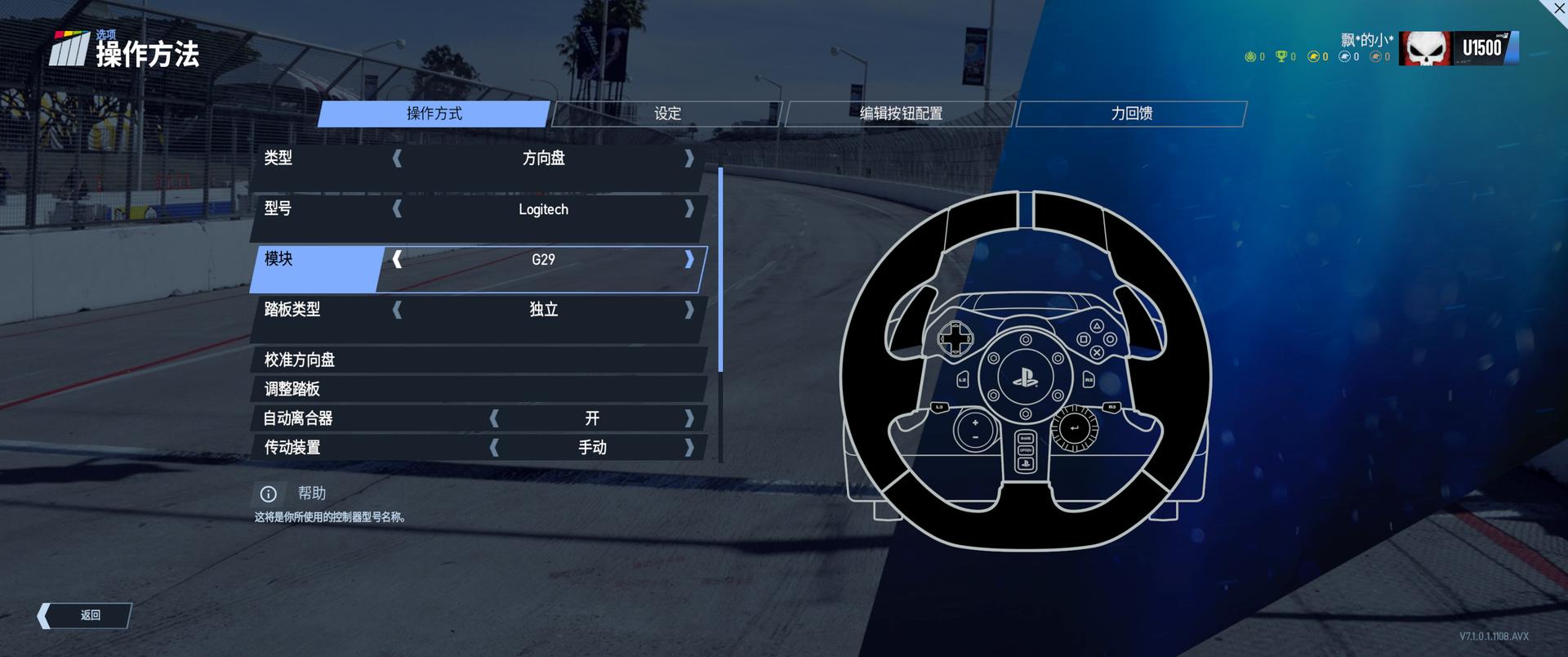Switch 传动装置 with left arrow

pos(494,448)
